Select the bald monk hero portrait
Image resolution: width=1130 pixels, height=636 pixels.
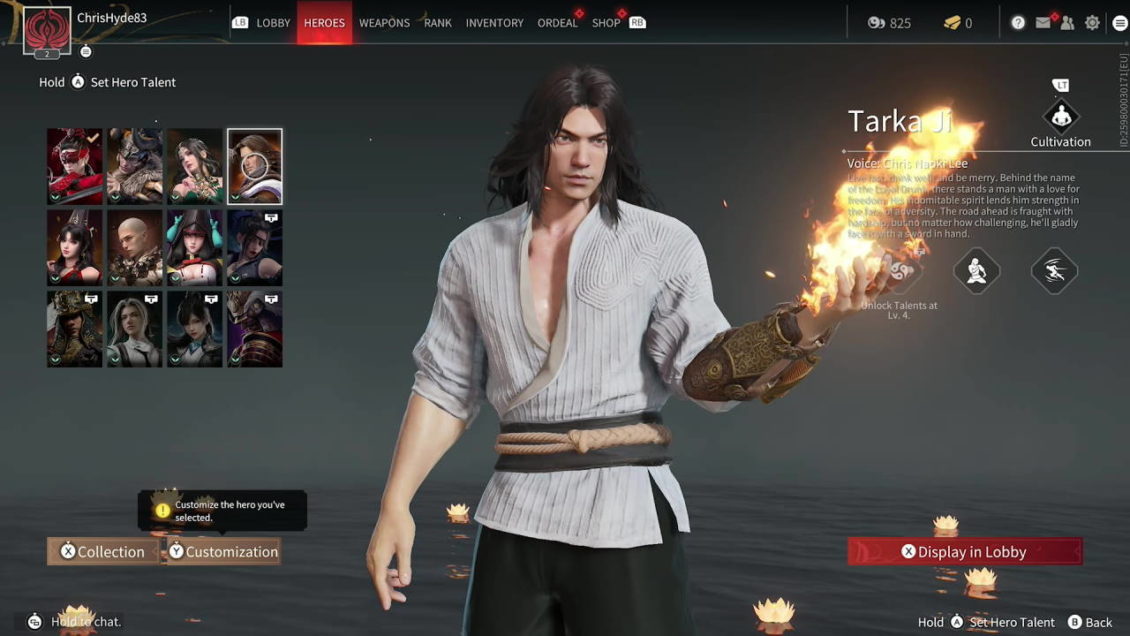pos(135,247)
